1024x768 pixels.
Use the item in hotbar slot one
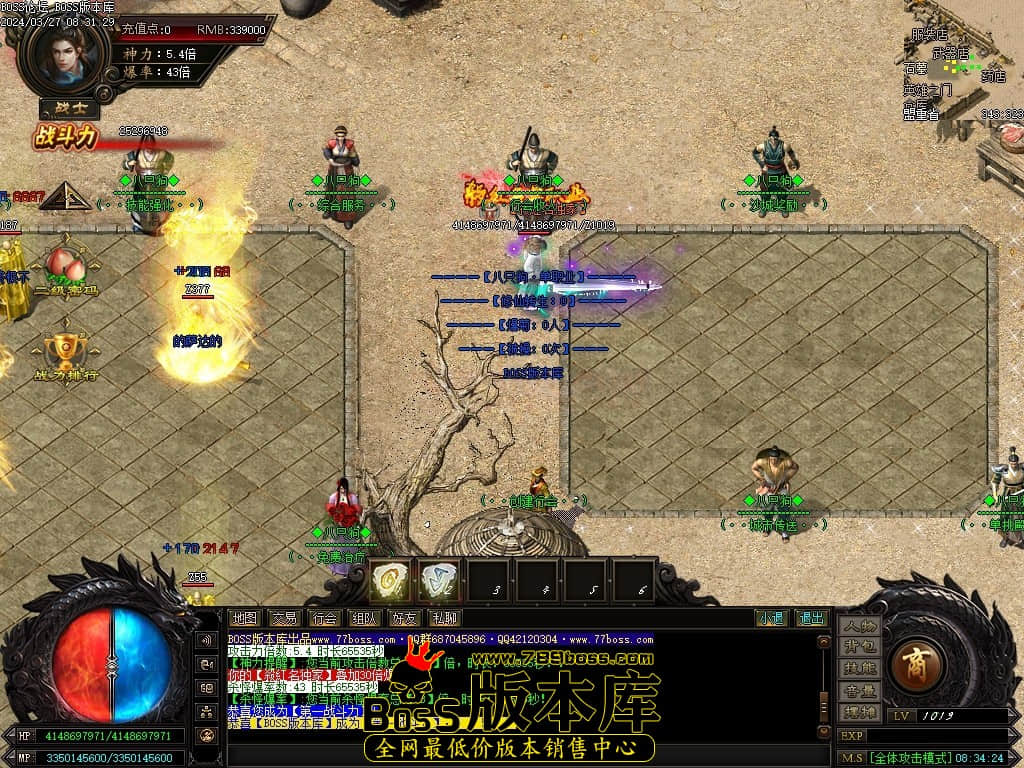(389, 581)
